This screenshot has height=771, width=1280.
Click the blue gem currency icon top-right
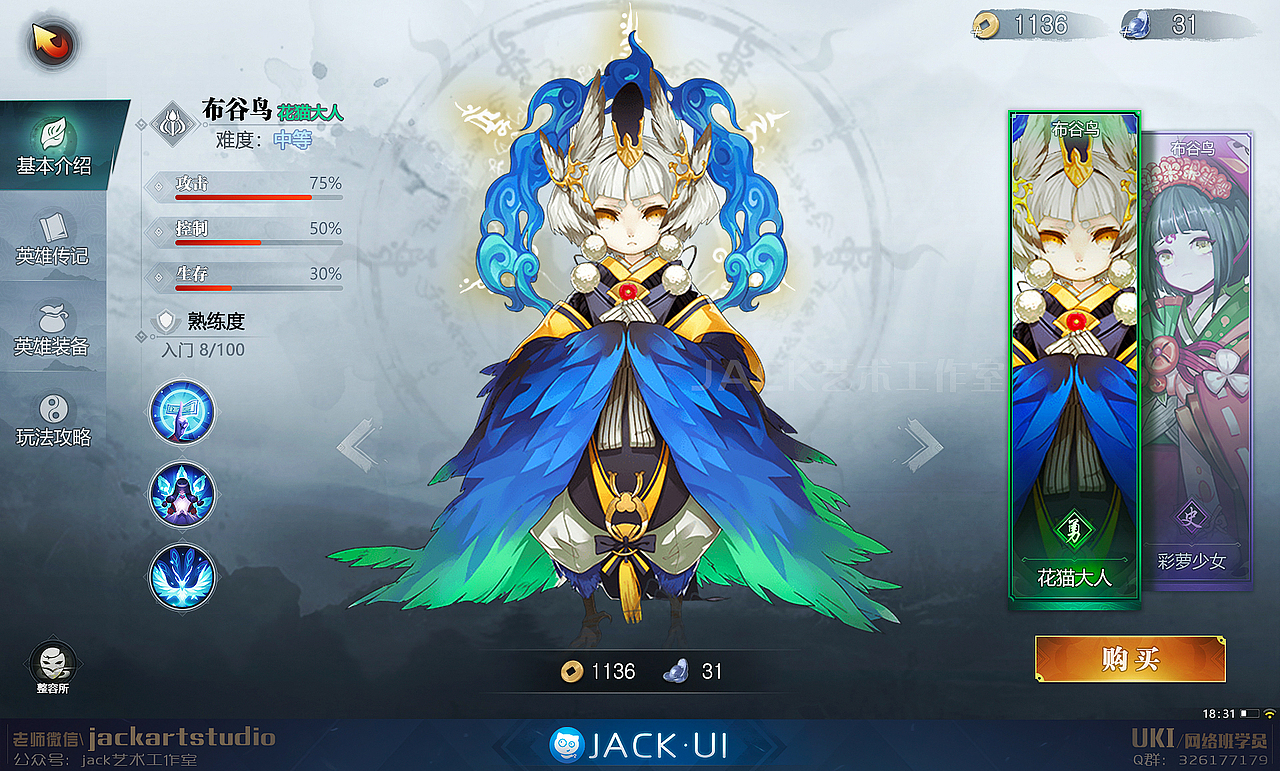(x=1138, y=25)
